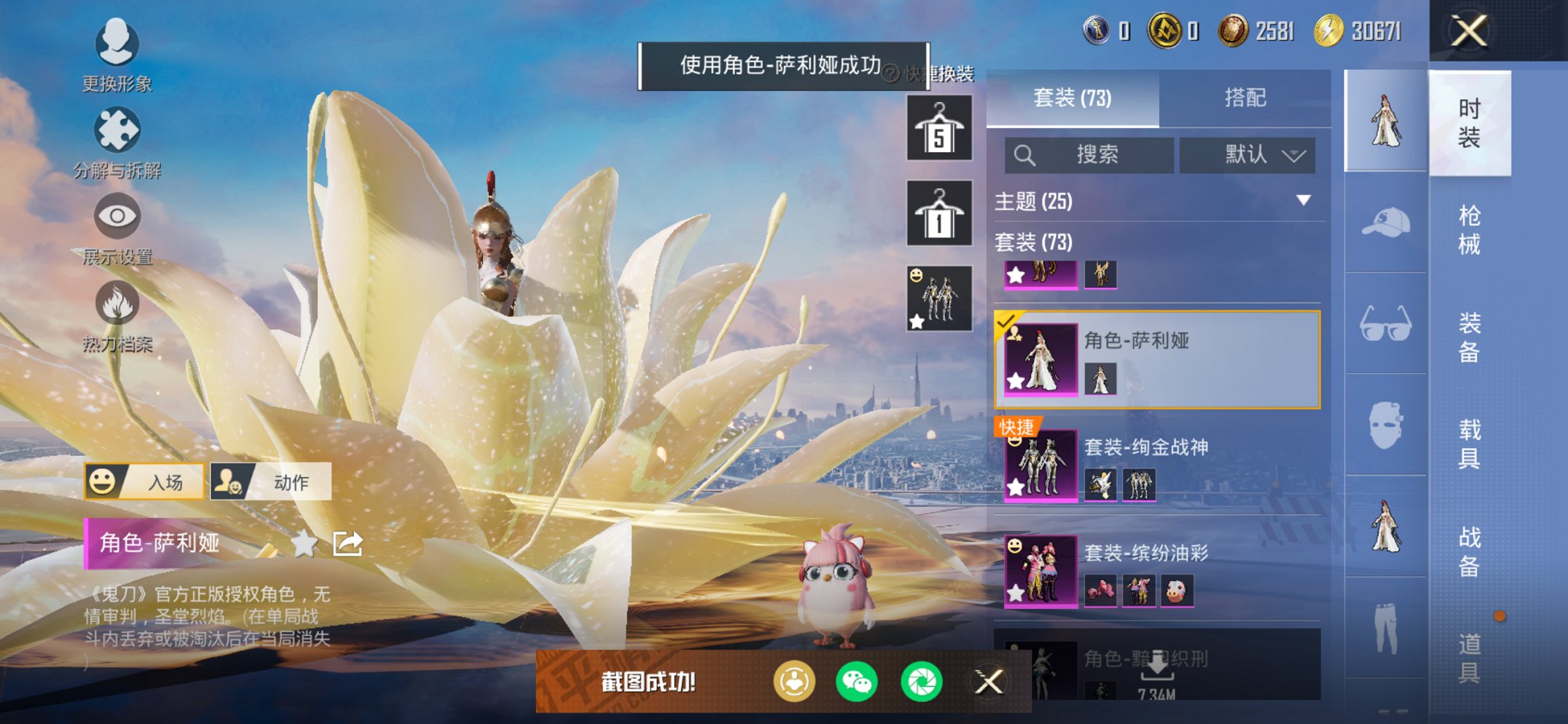Switch to the 搭配 tab

coord(1244,98)
